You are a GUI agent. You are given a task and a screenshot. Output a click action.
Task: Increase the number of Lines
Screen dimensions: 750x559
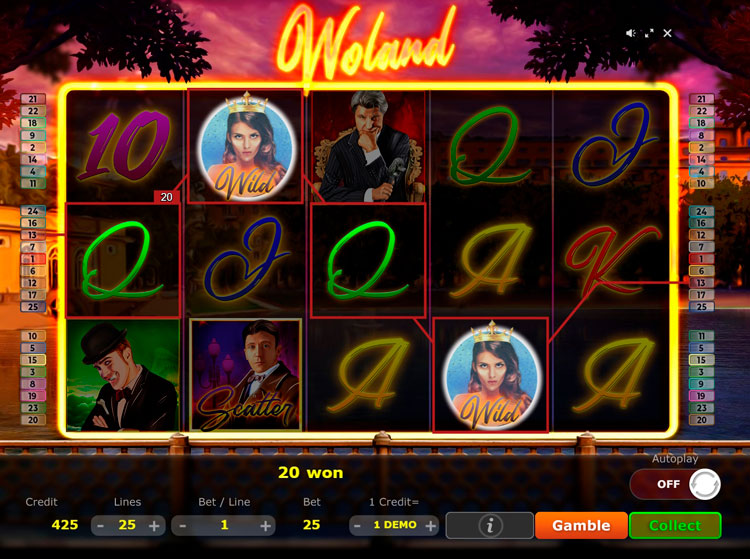click(x=154, y=525)
